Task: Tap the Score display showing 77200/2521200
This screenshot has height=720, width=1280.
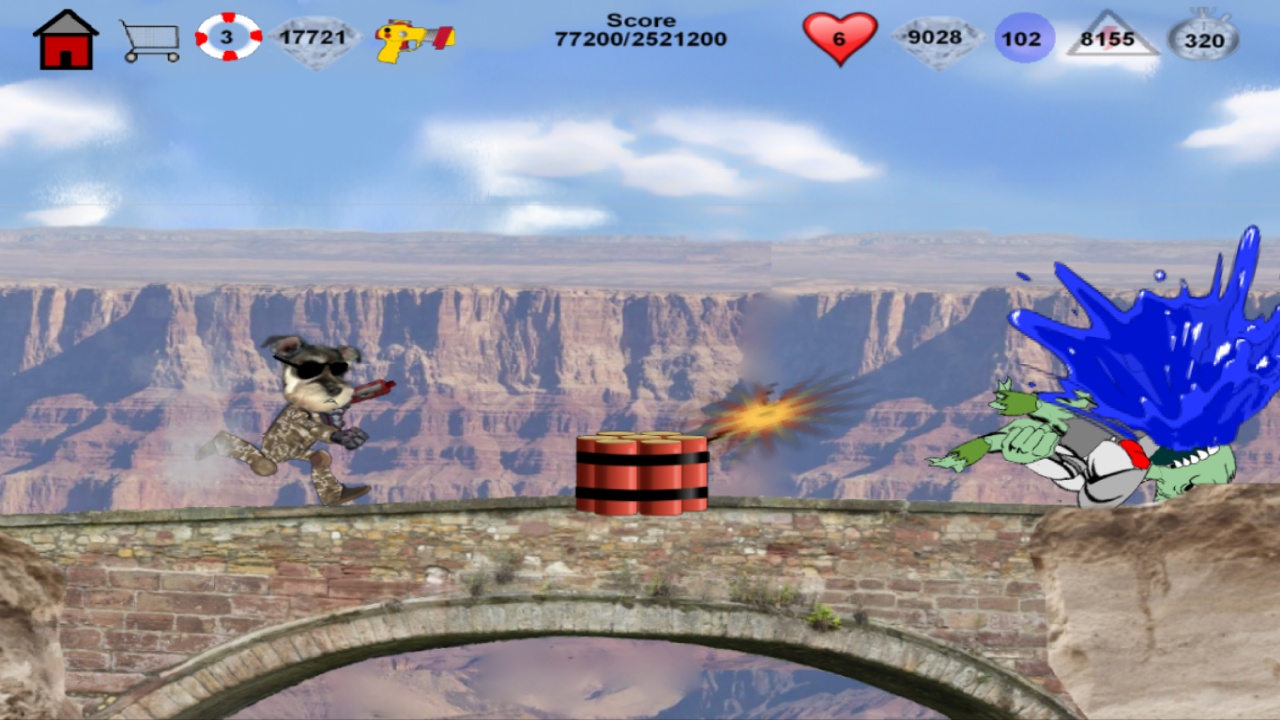Action: (x=640, y=28)
